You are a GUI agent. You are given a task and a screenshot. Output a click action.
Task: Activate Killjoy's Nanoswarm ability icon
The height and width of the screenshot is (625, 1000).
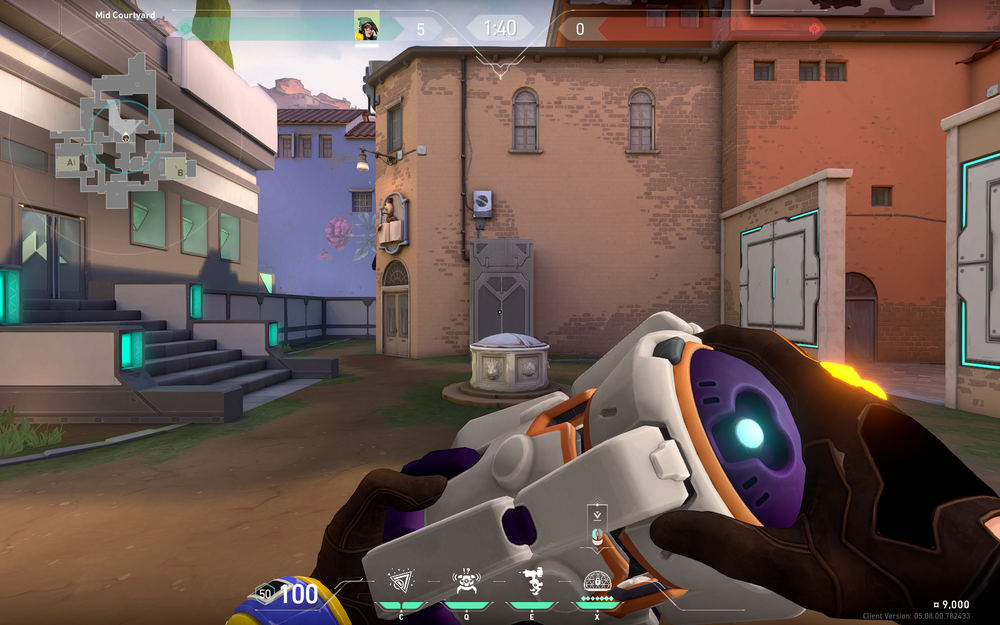pos(403,581)
